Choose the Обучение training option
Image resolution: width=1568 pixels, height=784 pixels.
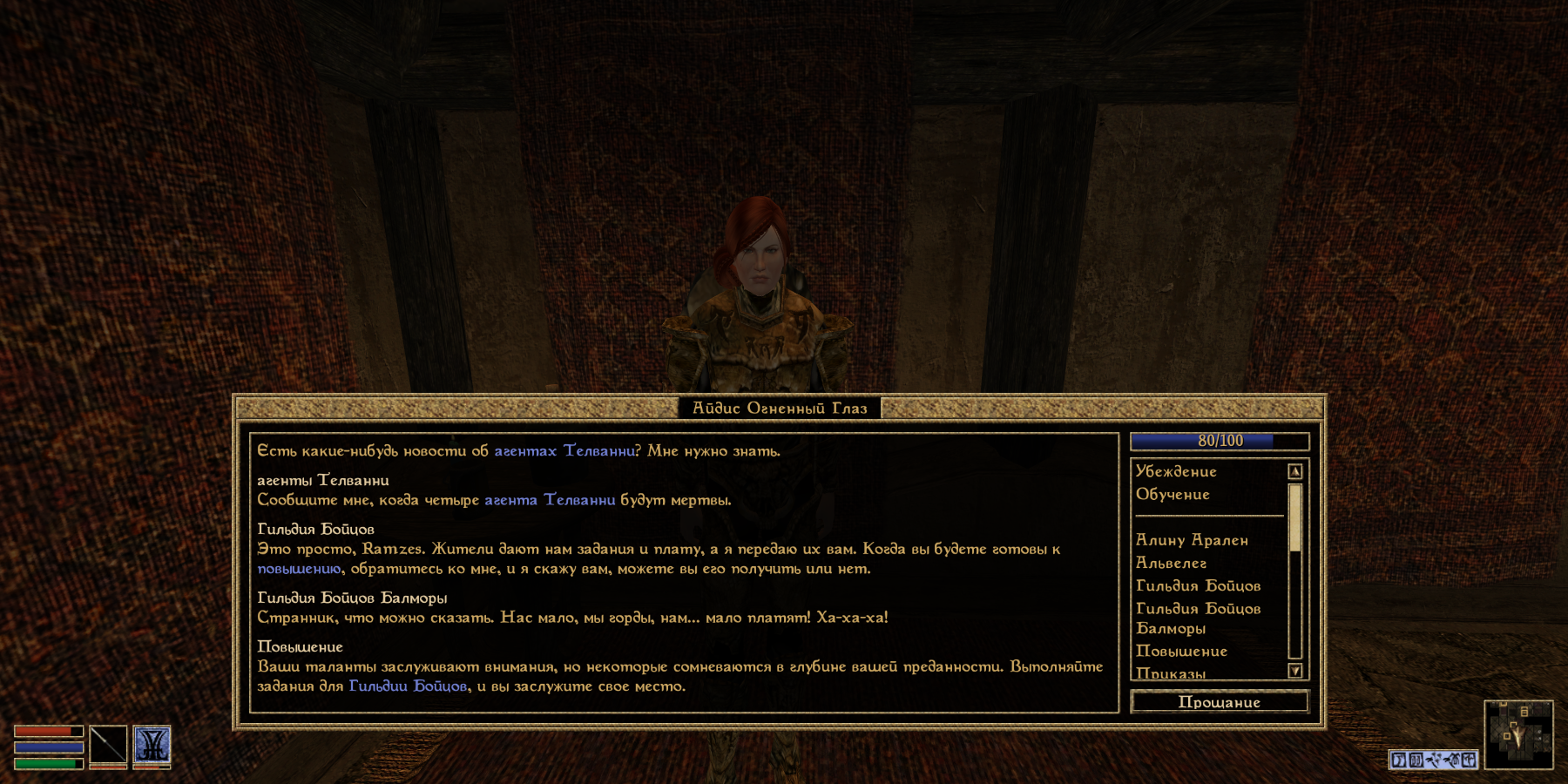tap(1173, 495)
